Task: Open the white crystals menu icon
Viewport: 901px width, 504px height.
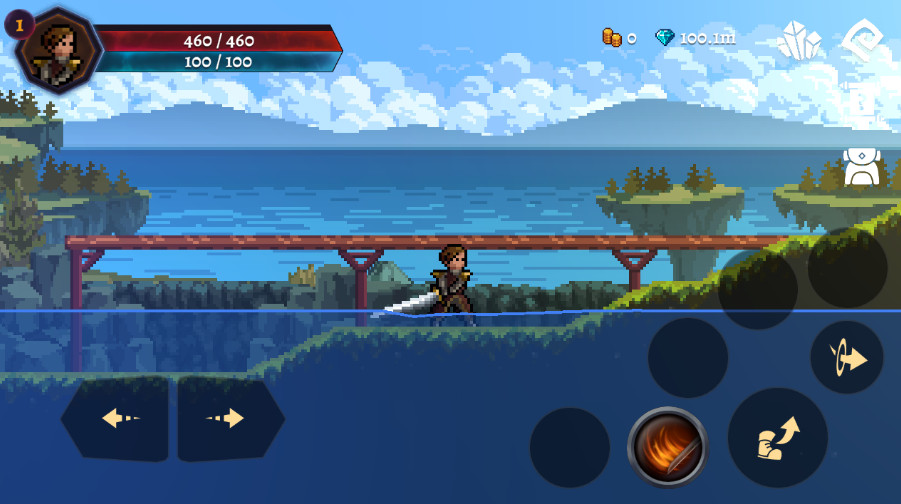Action: click(x=800, y=41)
